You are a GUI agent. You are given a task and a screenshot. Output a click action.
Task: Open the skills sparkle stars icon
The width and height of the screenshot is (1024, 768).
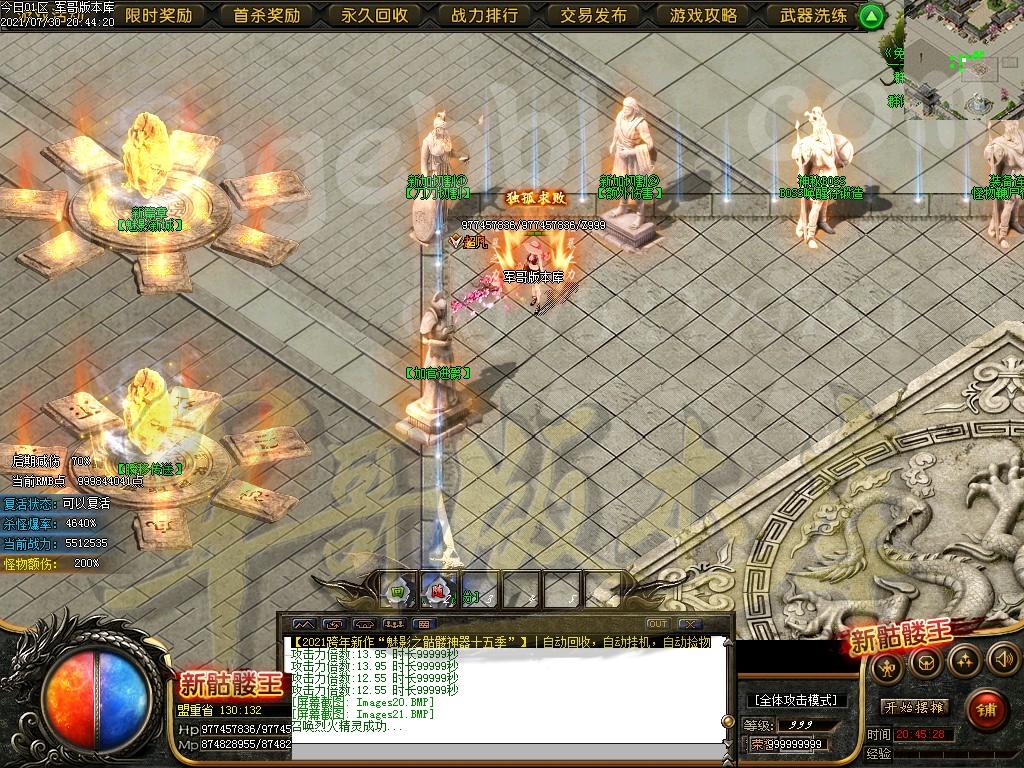coord(964,659)
